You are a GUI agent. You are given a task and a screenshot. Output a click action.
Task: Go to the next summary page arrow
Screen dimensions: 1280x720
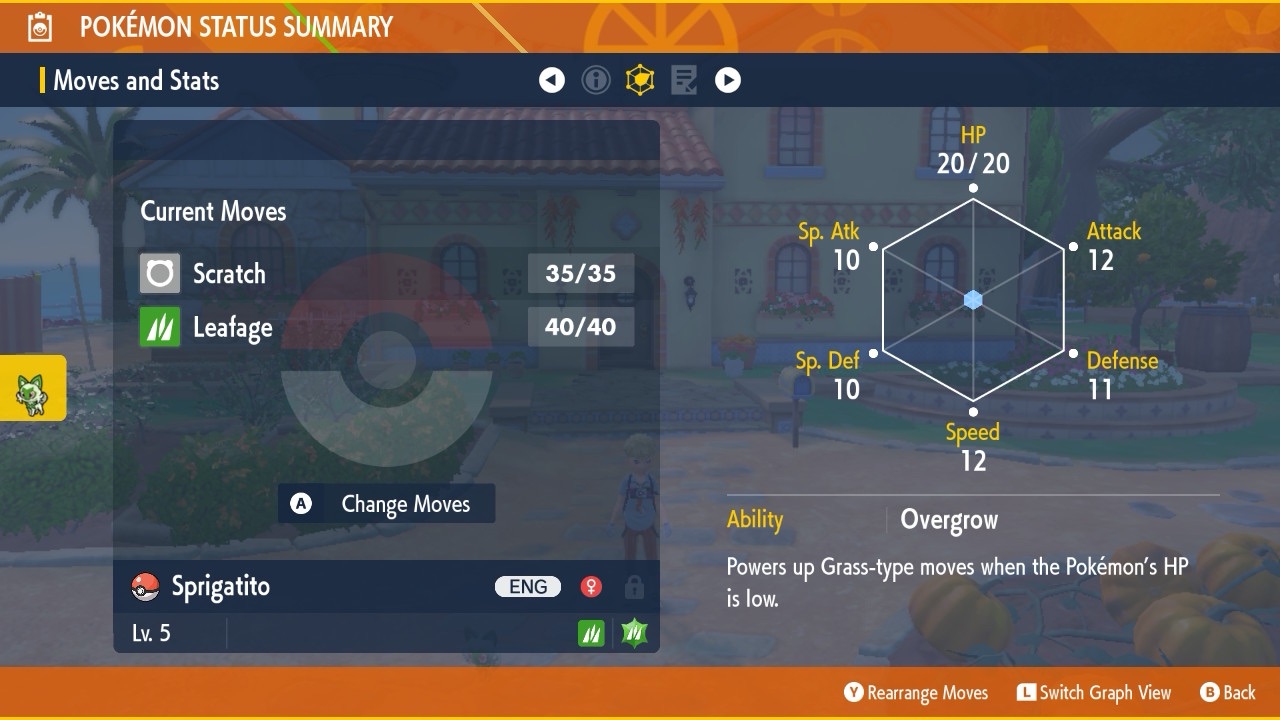tap(728, 80)
